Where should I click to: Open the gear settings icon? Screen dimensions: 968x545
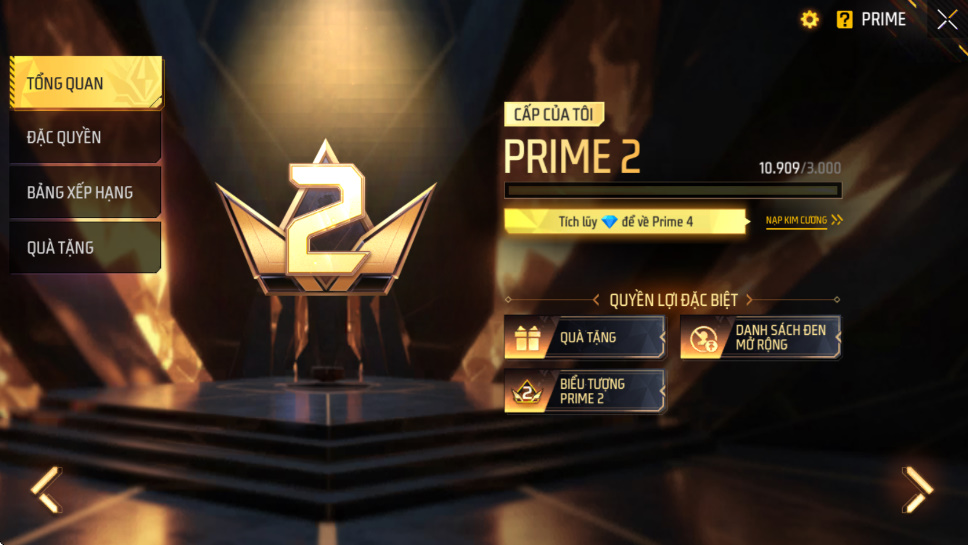click(810, 20)
